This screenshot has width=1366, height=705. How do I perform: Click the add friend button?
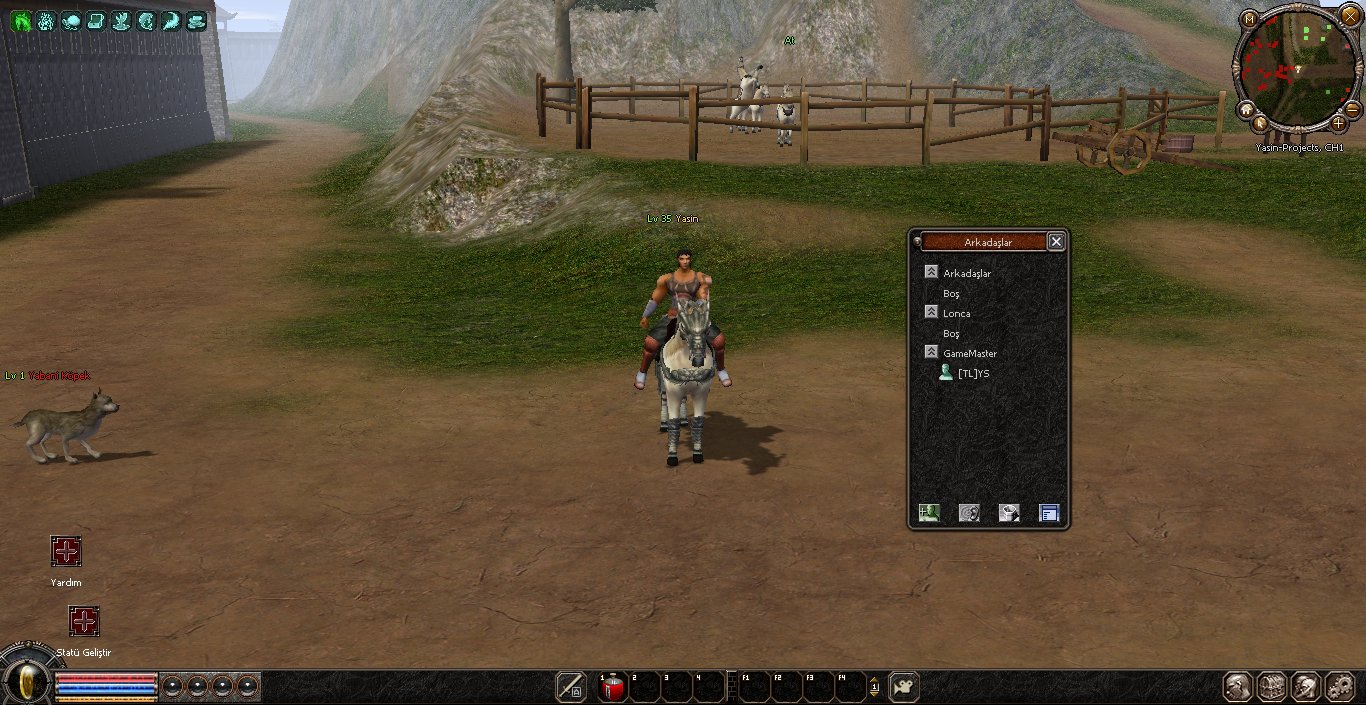tap(929, 513)
